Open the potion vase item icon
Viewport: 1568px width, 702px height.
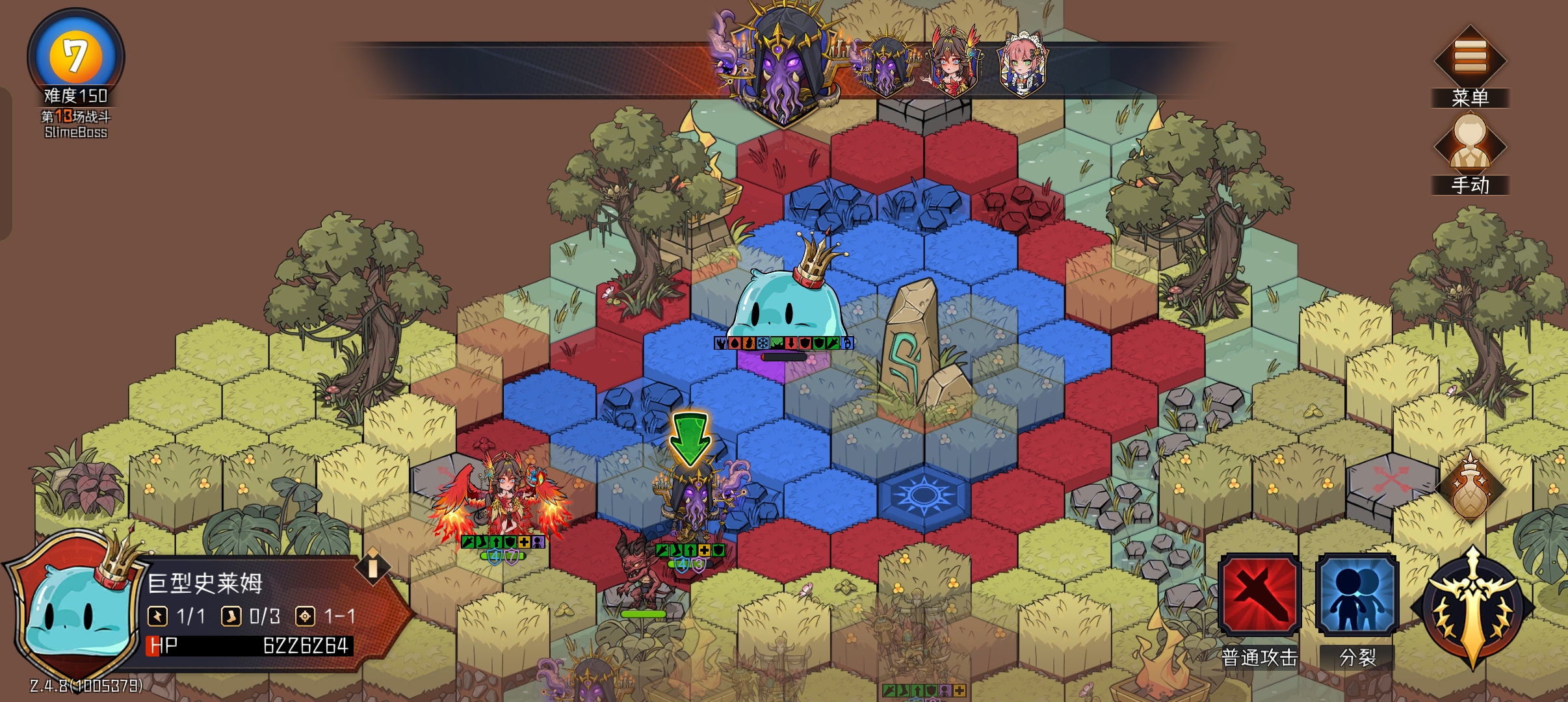pos(1470,489)
